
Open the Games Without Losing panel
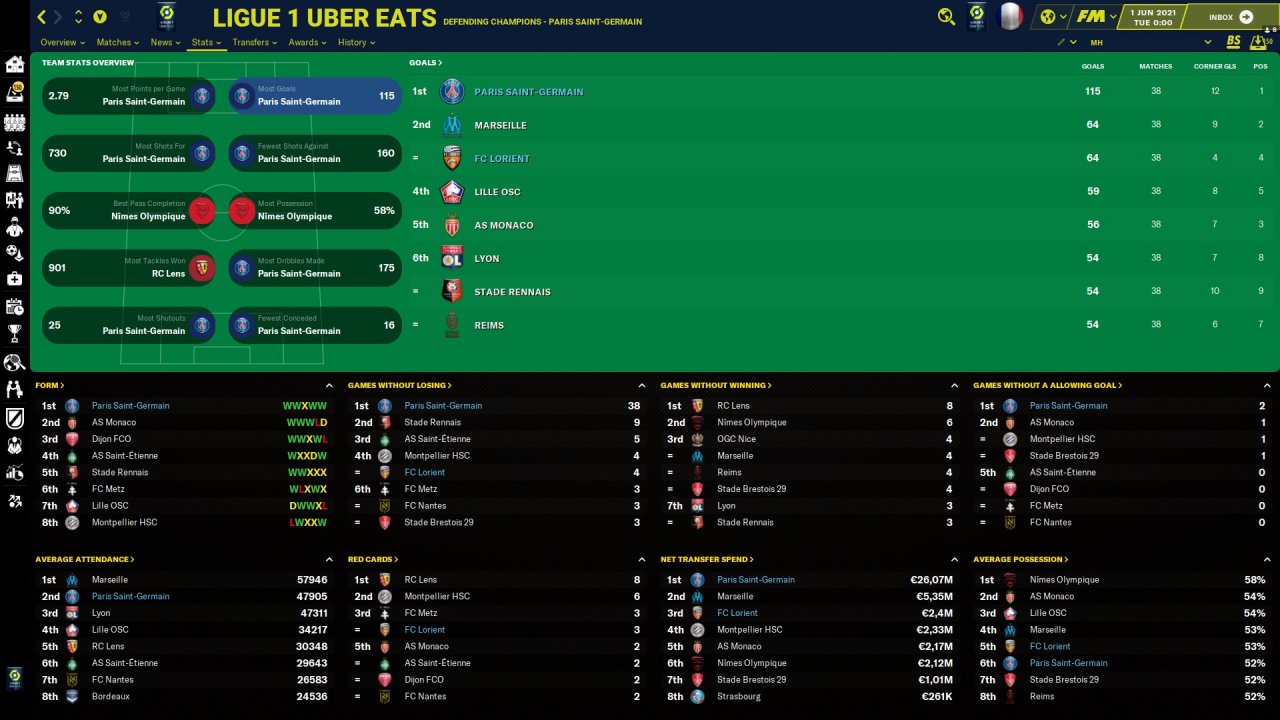399,385
